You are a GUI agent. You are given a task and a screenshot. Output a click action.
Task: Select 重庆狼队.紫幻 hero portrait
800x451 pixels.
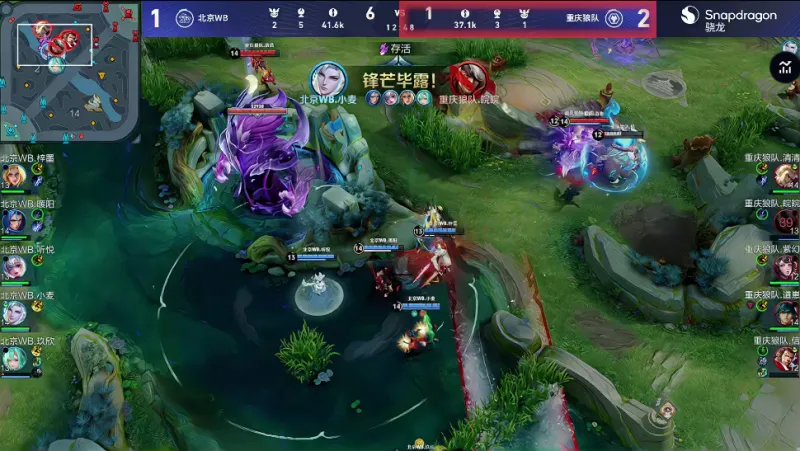coord(786,267)
